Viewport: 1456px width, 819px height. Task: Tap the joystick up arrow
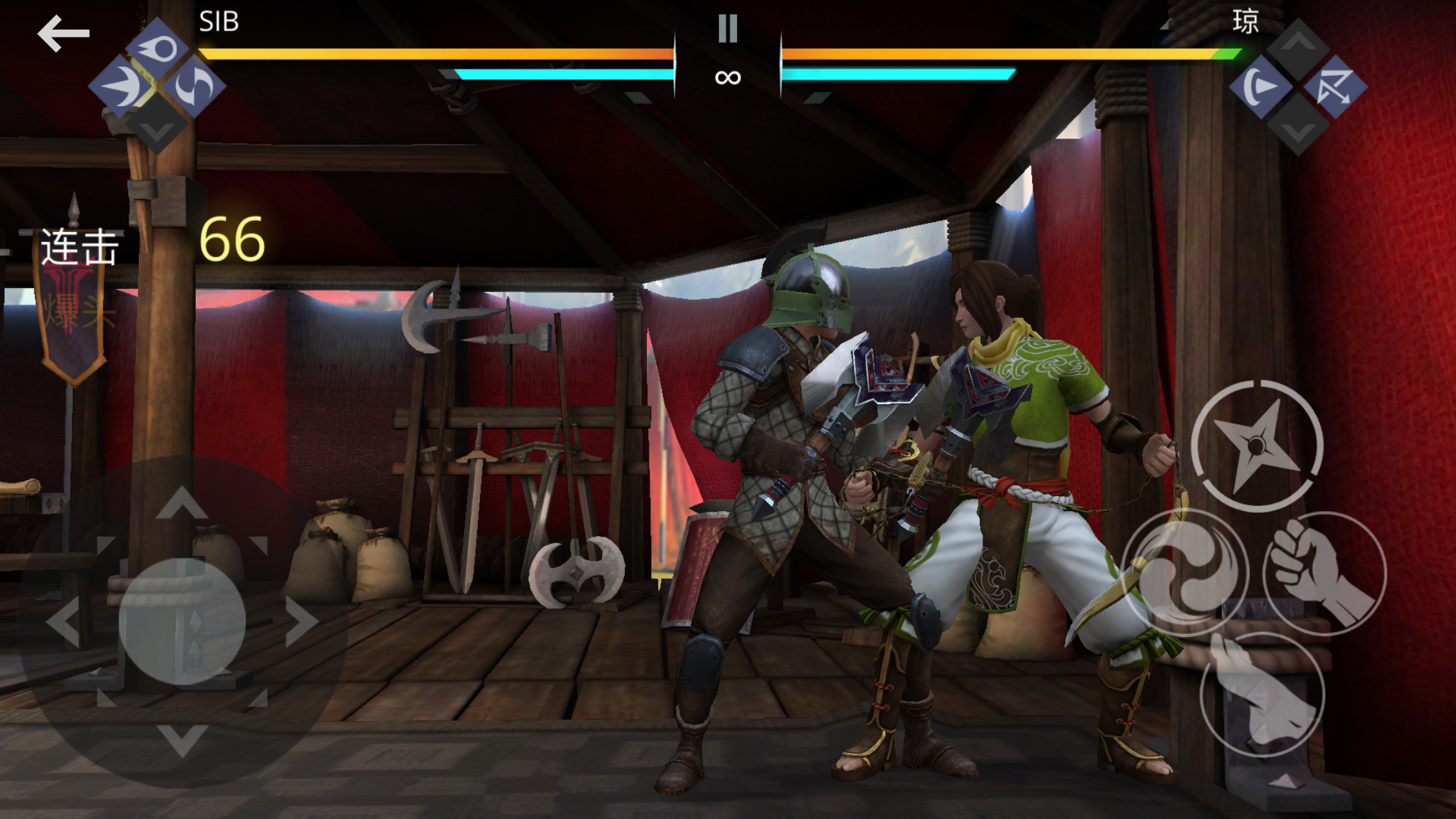click(x=182, y=503)
